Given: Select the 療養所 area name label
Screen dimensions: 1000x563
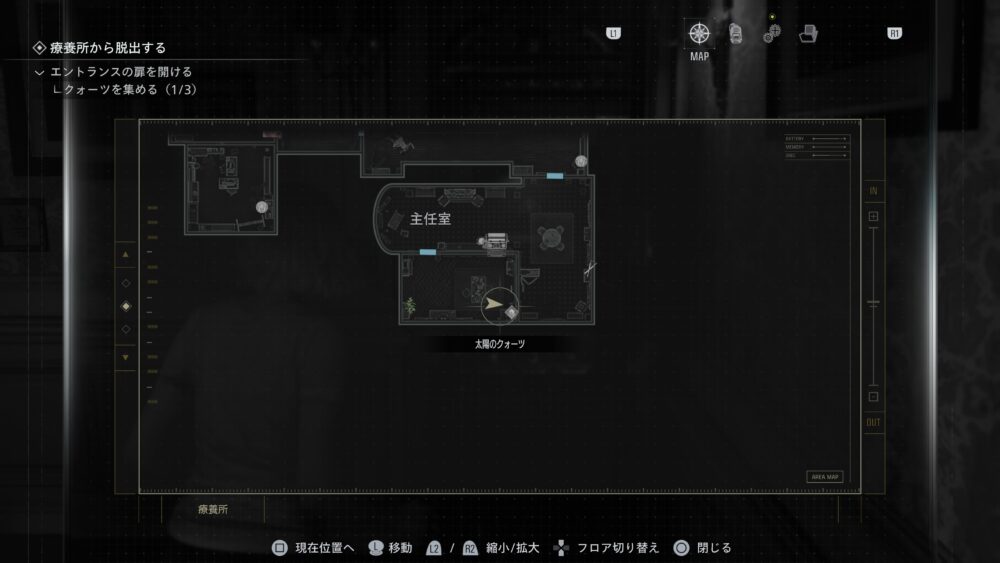Looking at the screenshot, I should click(211, 509).
